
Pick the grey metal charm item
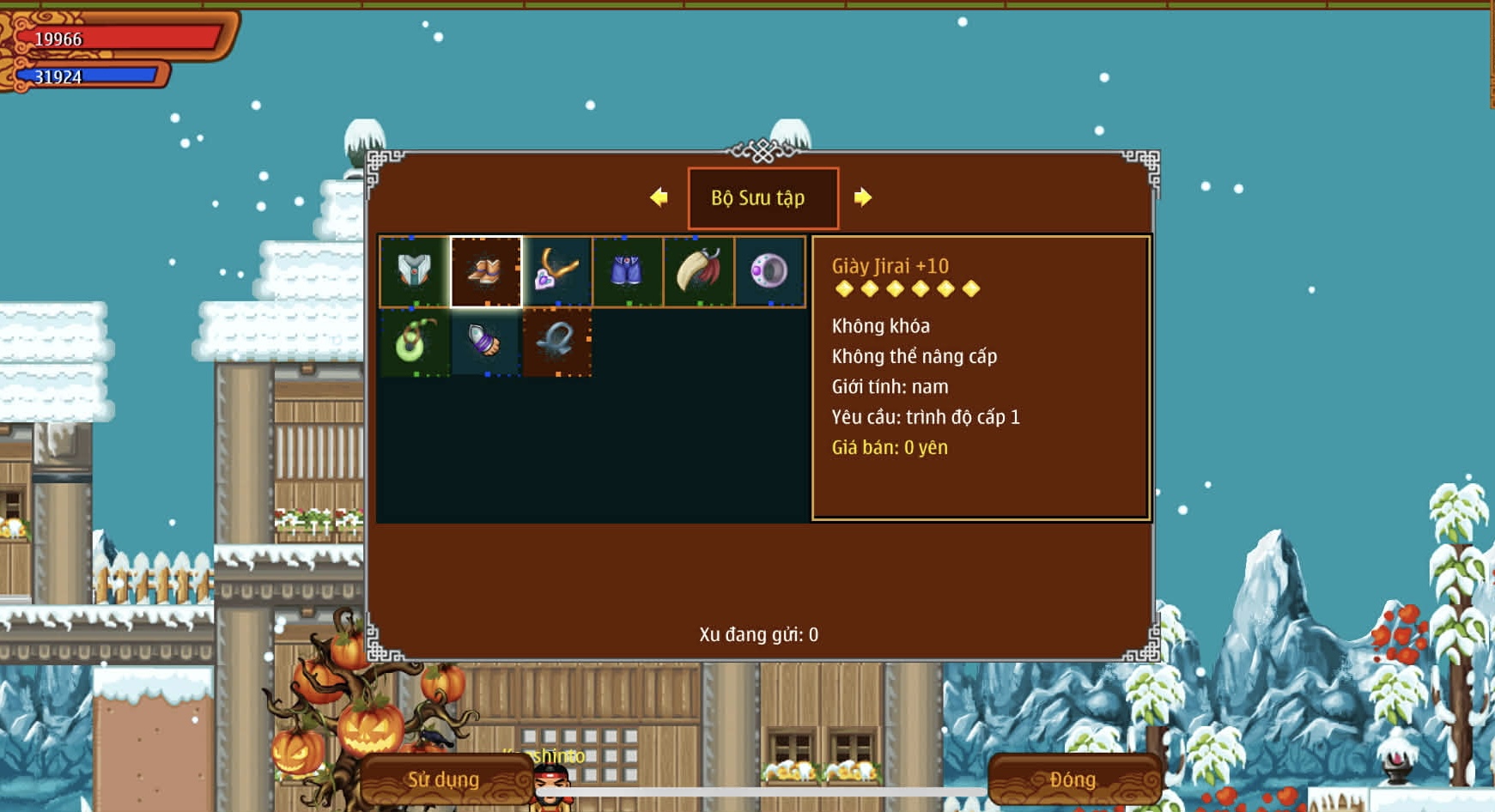click(556, 342)
